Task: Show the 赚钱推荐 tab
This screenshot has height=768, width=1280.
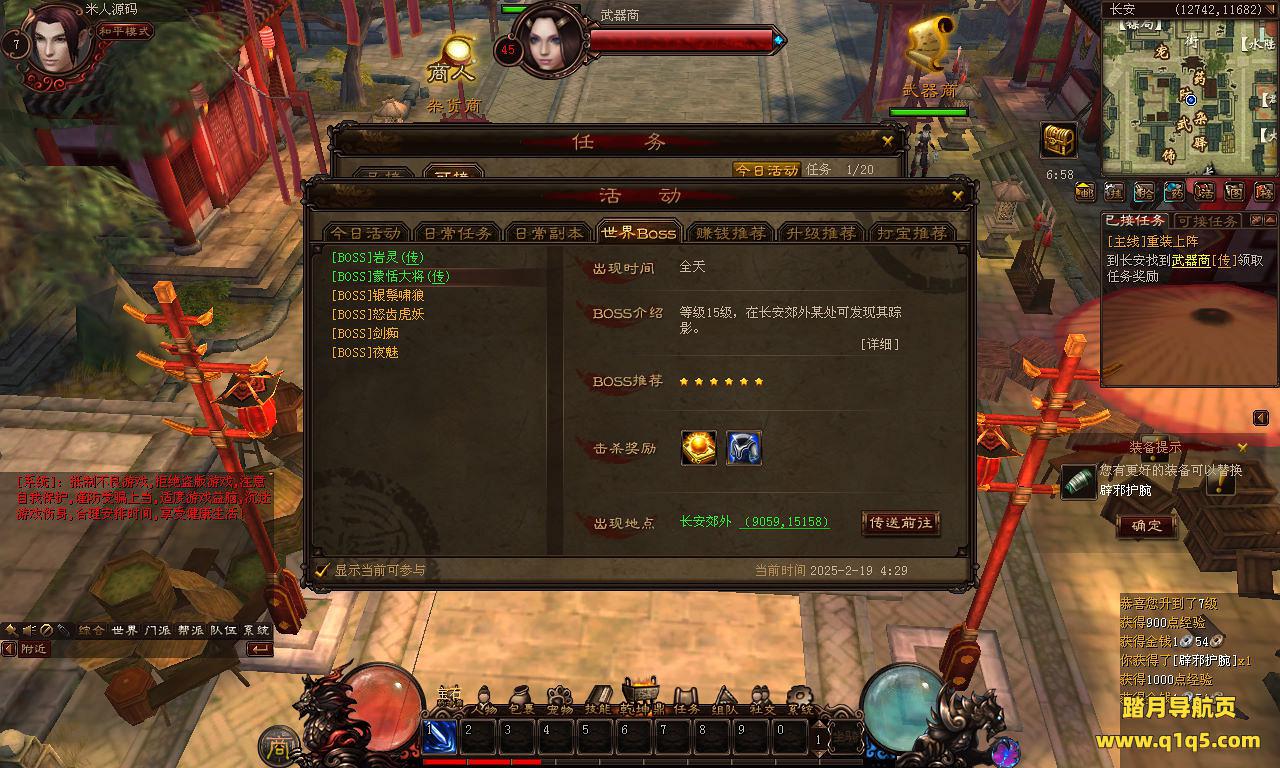Action: [x=731, y=233]
